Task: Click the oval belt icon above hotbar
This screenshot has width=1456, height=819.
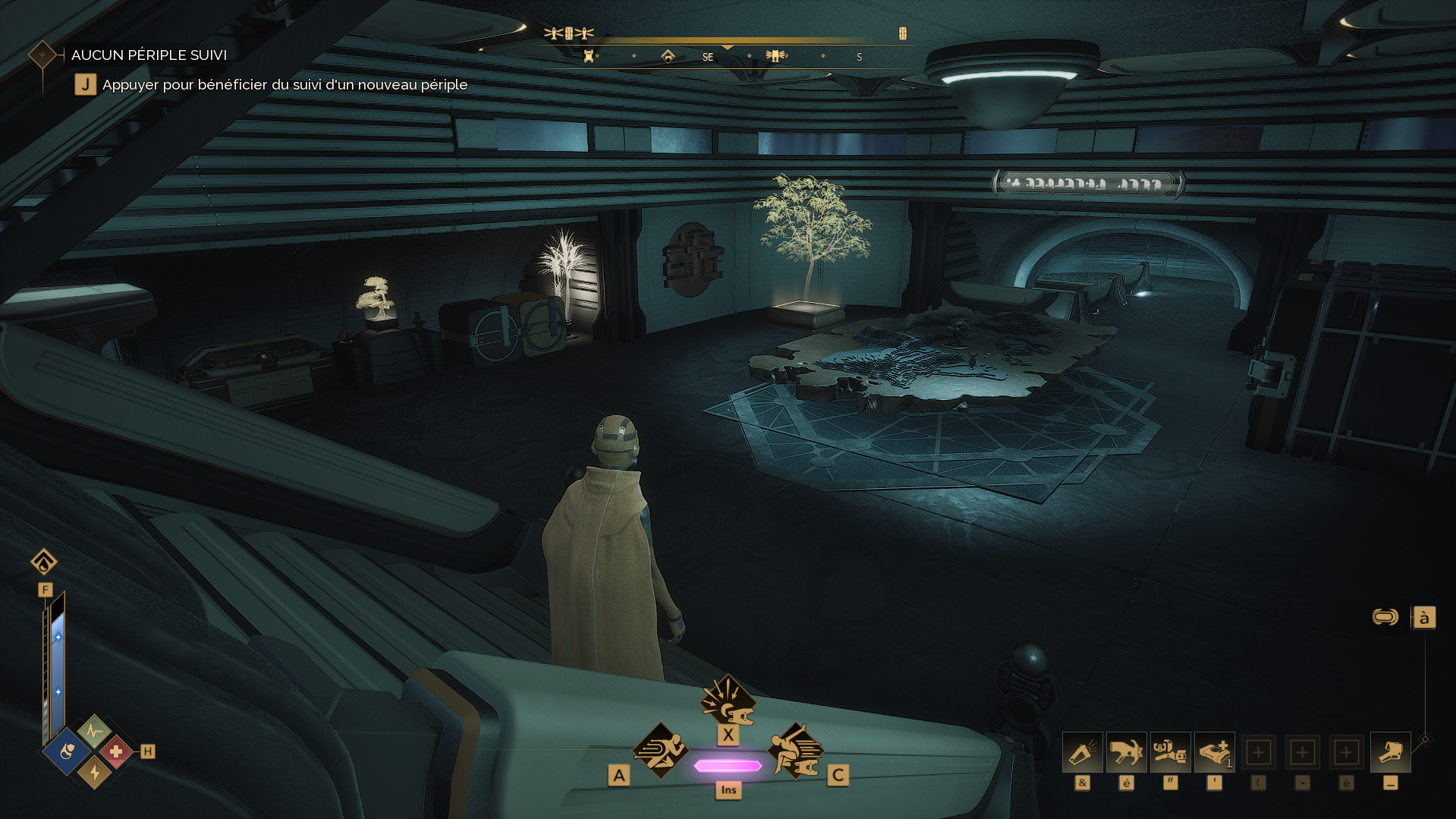Action: pyautogui.click(x=1385, y=617)
